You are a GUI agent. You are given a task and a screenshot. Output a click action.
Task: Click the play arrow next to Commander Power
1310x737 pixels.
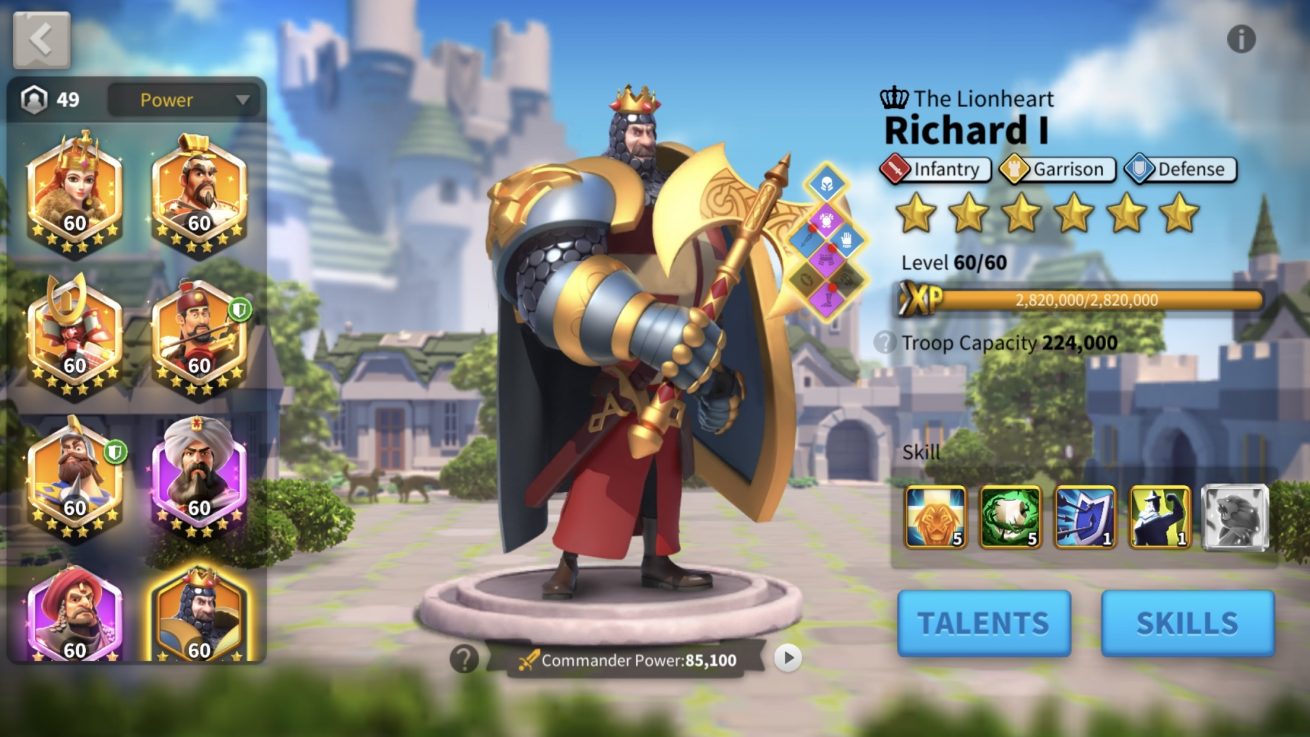tap(788, 657)
